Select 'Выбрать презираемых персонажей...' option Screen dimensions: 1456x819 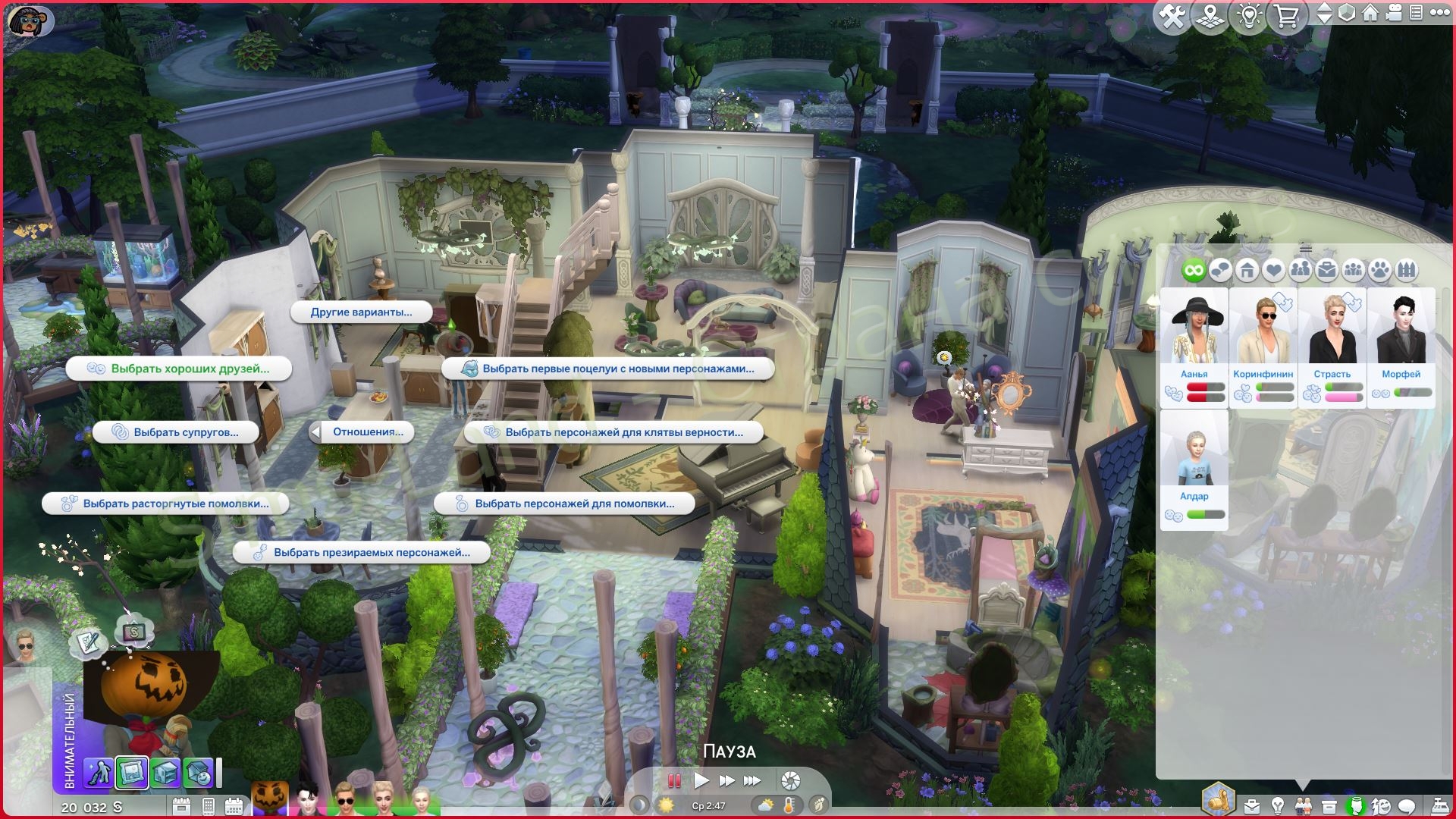[x=361, y=553]
